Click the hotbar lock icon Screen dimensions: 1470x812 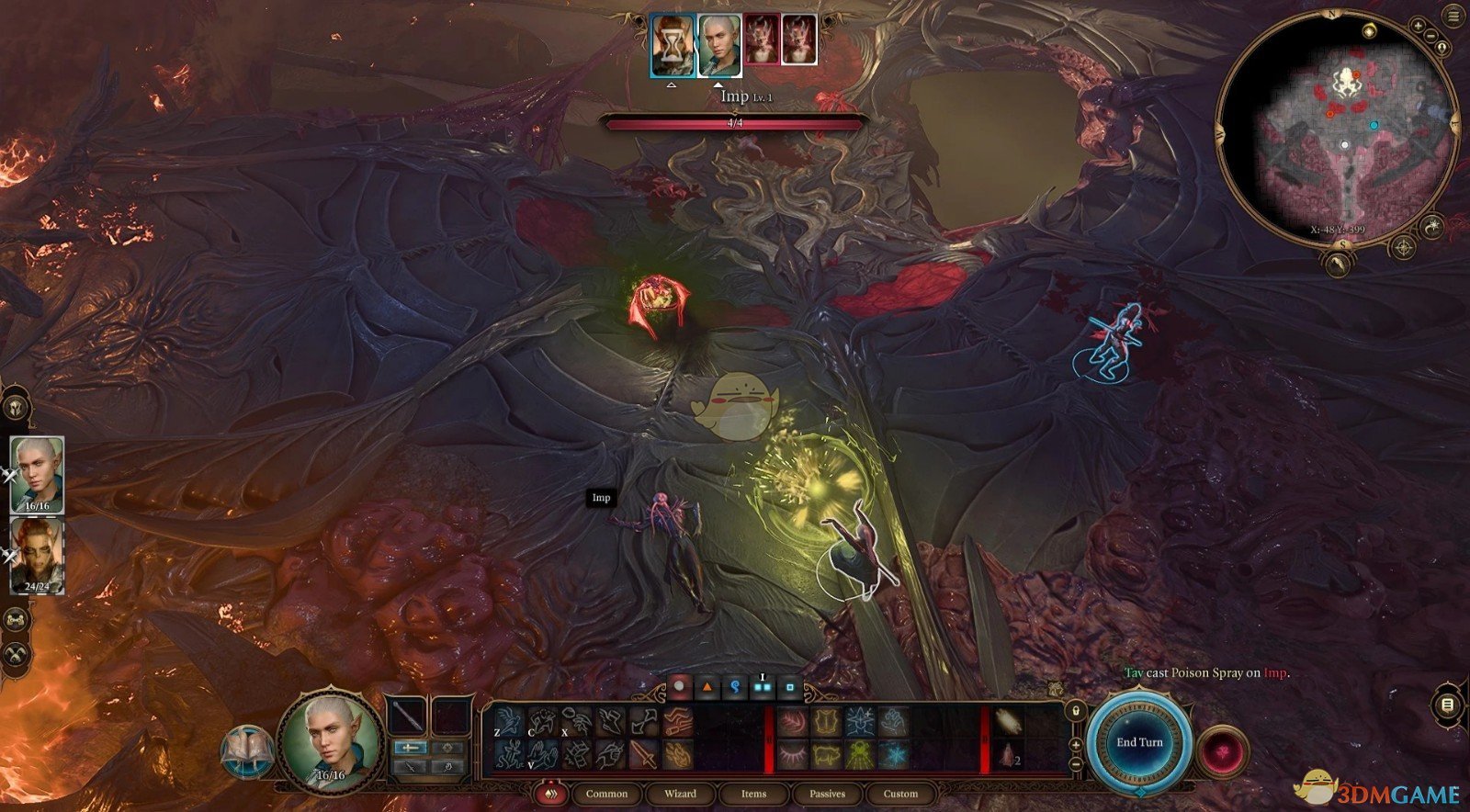[1075, 710]
